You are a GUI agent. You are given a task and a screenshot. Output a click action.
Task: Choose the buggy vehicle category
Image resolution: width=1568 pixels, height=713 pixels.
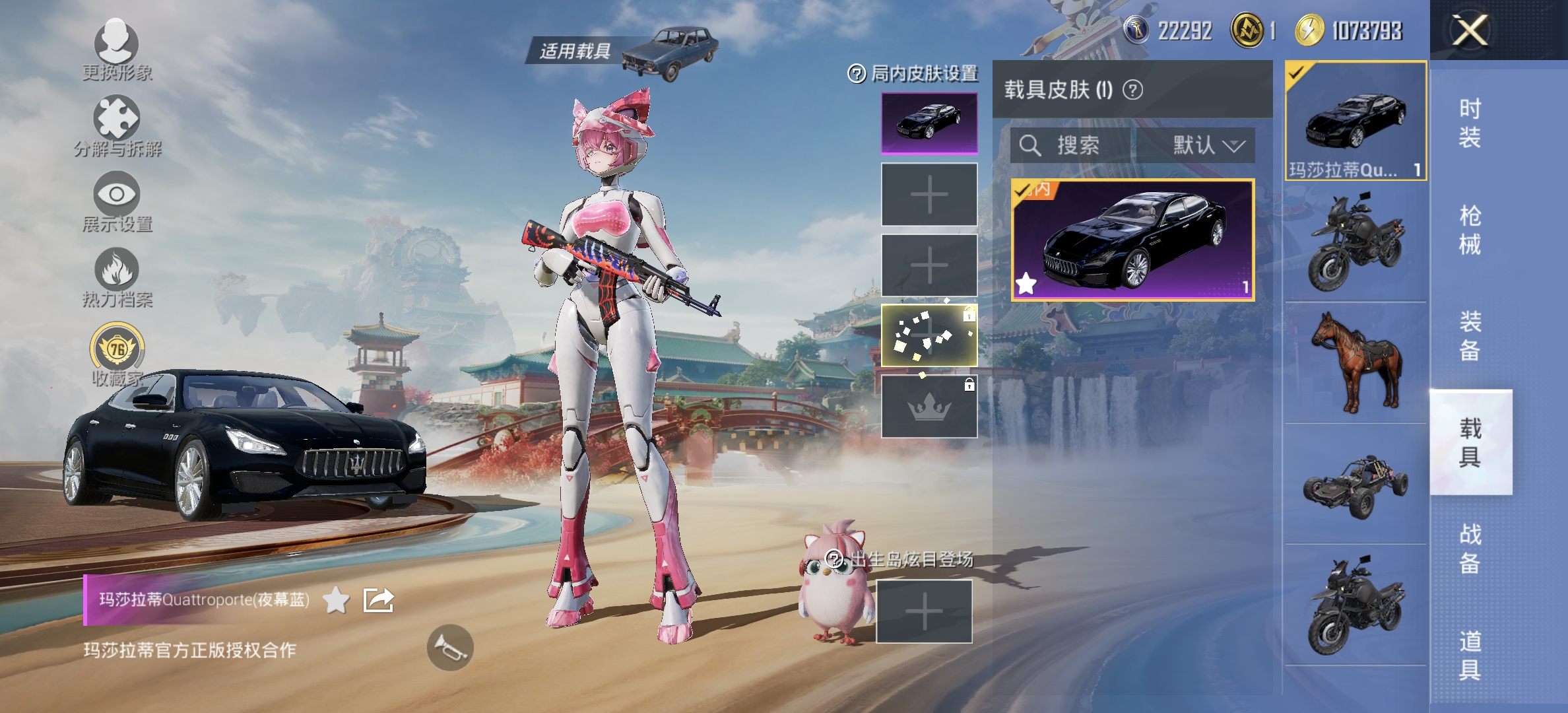(1356, 485)
